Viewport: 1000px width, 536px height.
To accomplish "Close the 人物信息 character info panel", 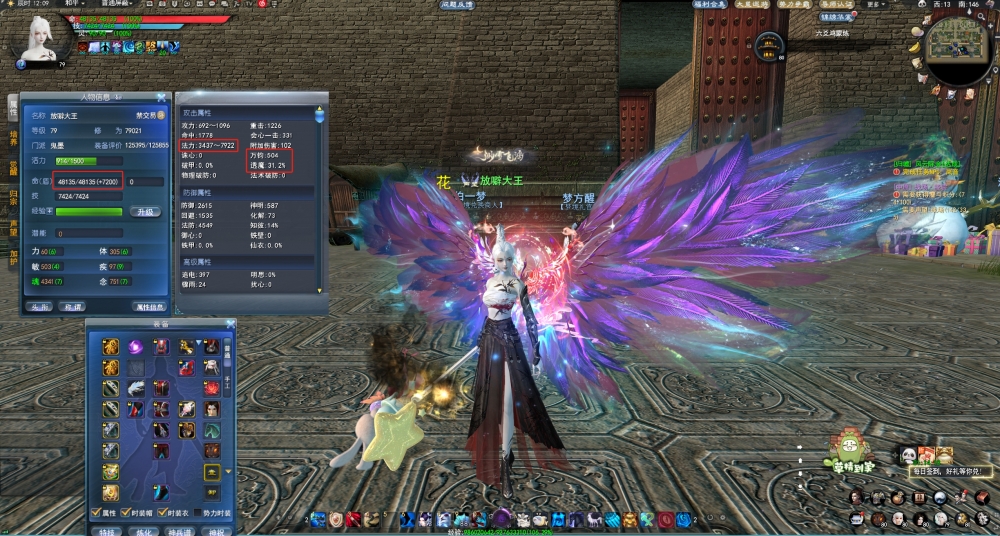I will point(161,98).
